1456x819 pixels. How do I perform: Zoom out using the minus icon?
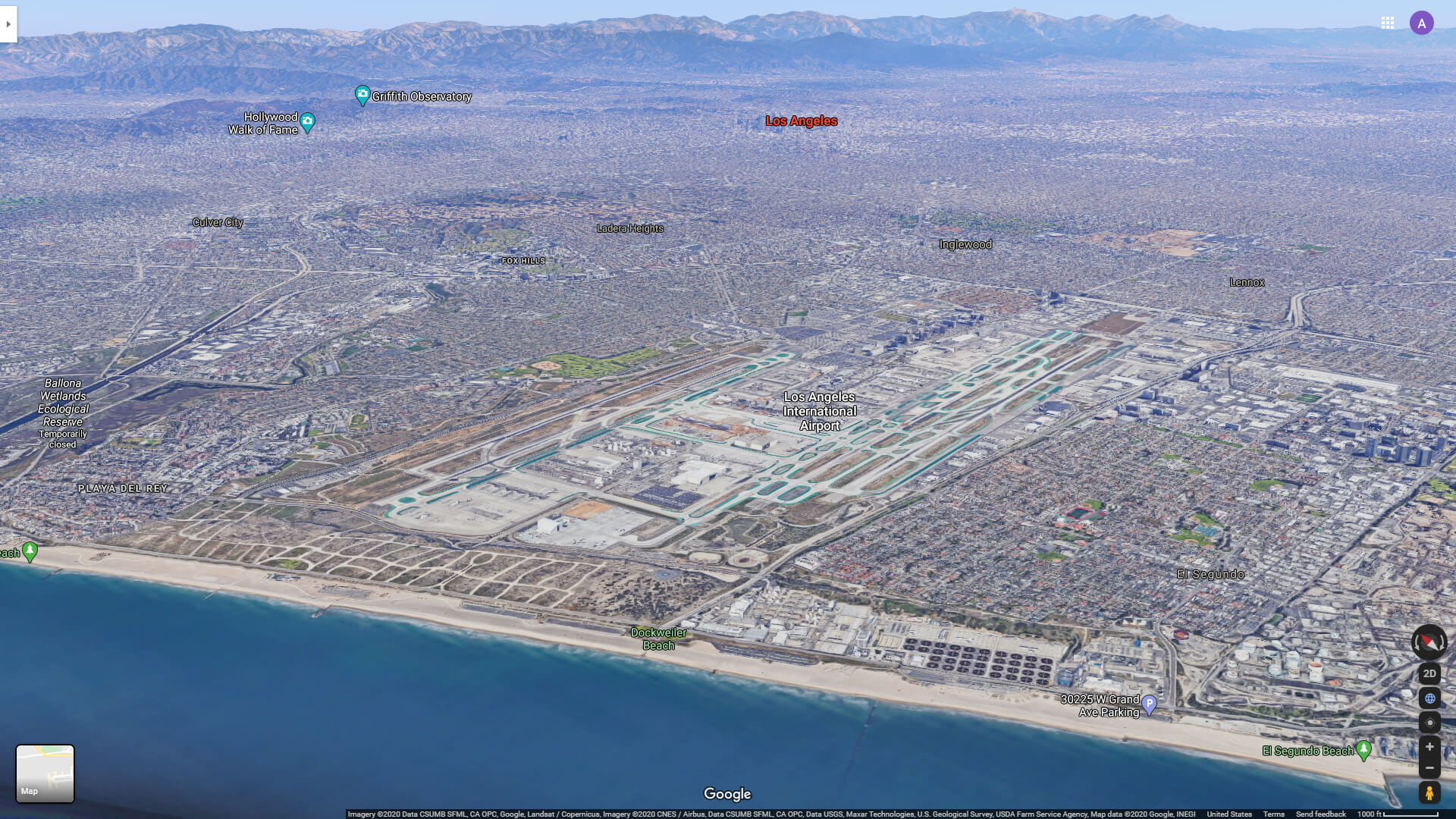click(x=1429, y=767)
